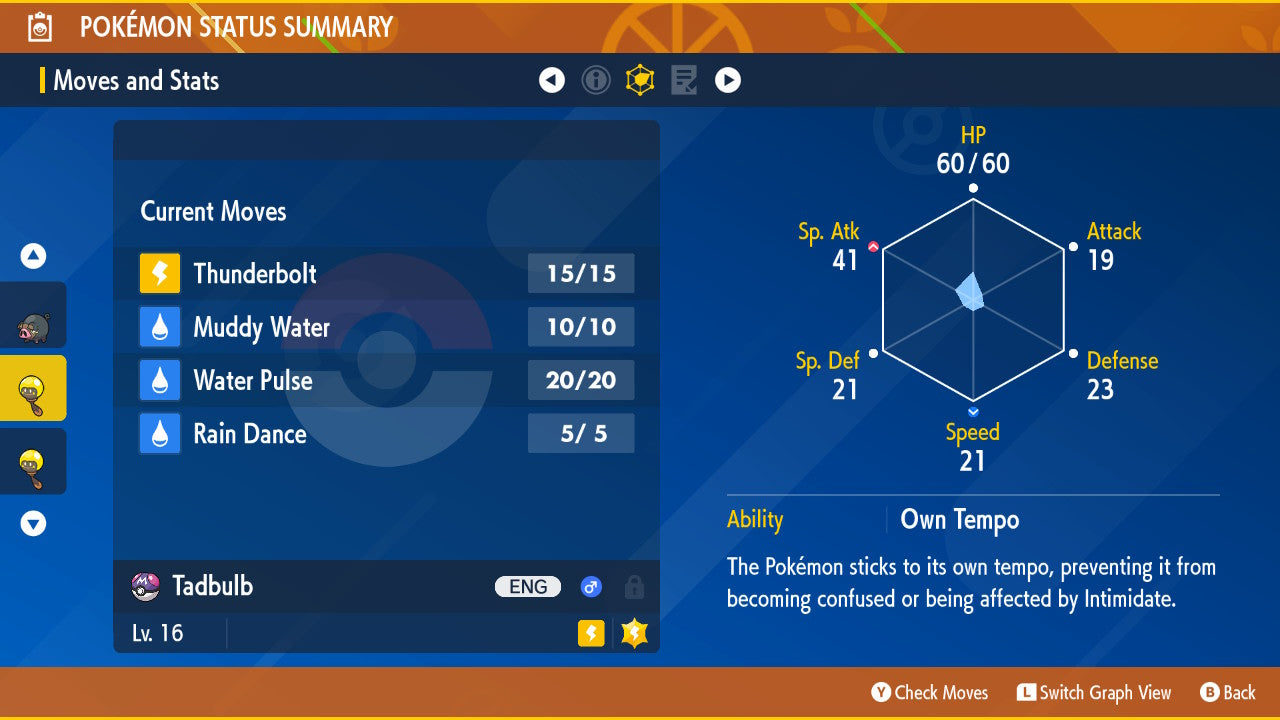Select the Thunderbolt move

386,273
